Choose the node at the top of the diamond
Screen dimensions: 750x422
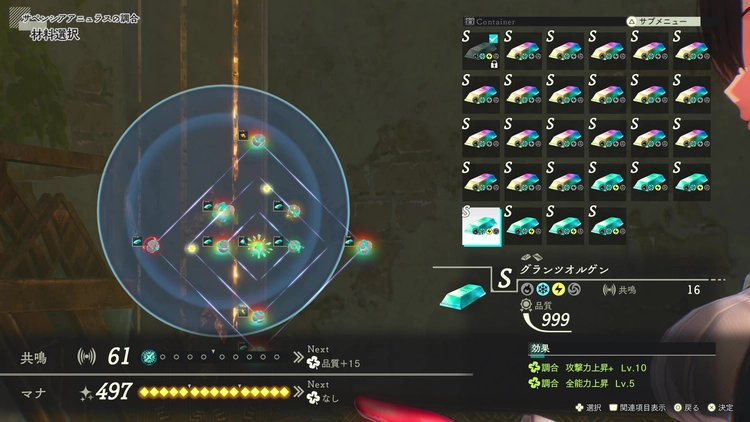[258, 141]
